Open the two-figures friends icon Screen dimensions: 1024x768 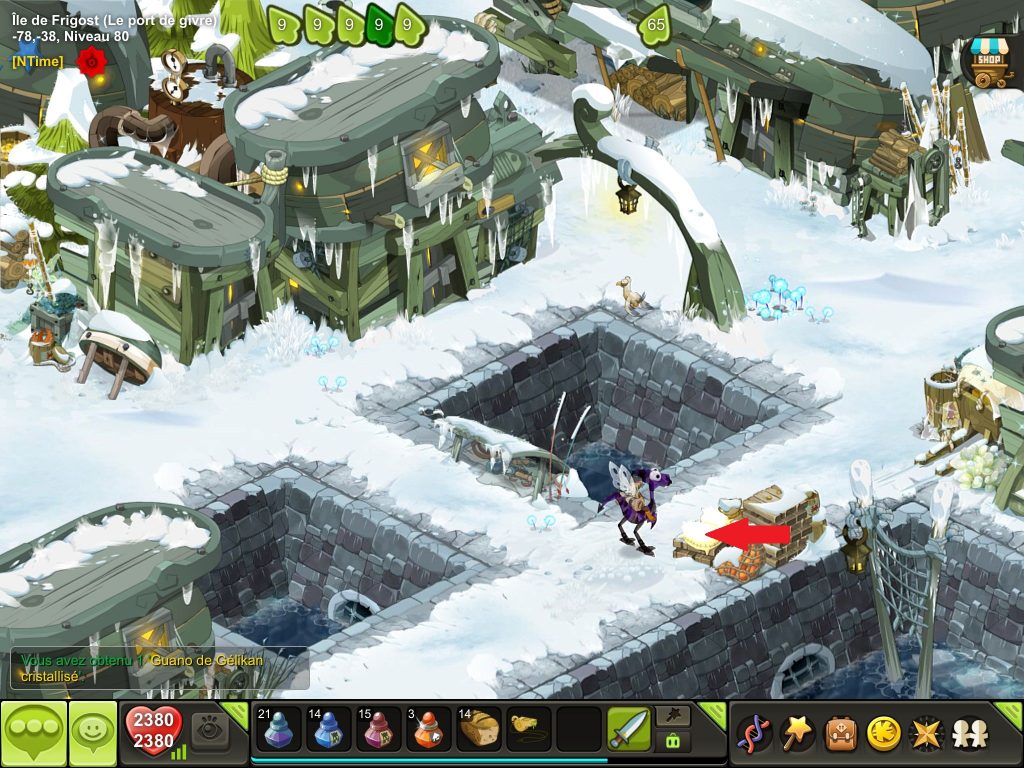(x=968, y=734)
